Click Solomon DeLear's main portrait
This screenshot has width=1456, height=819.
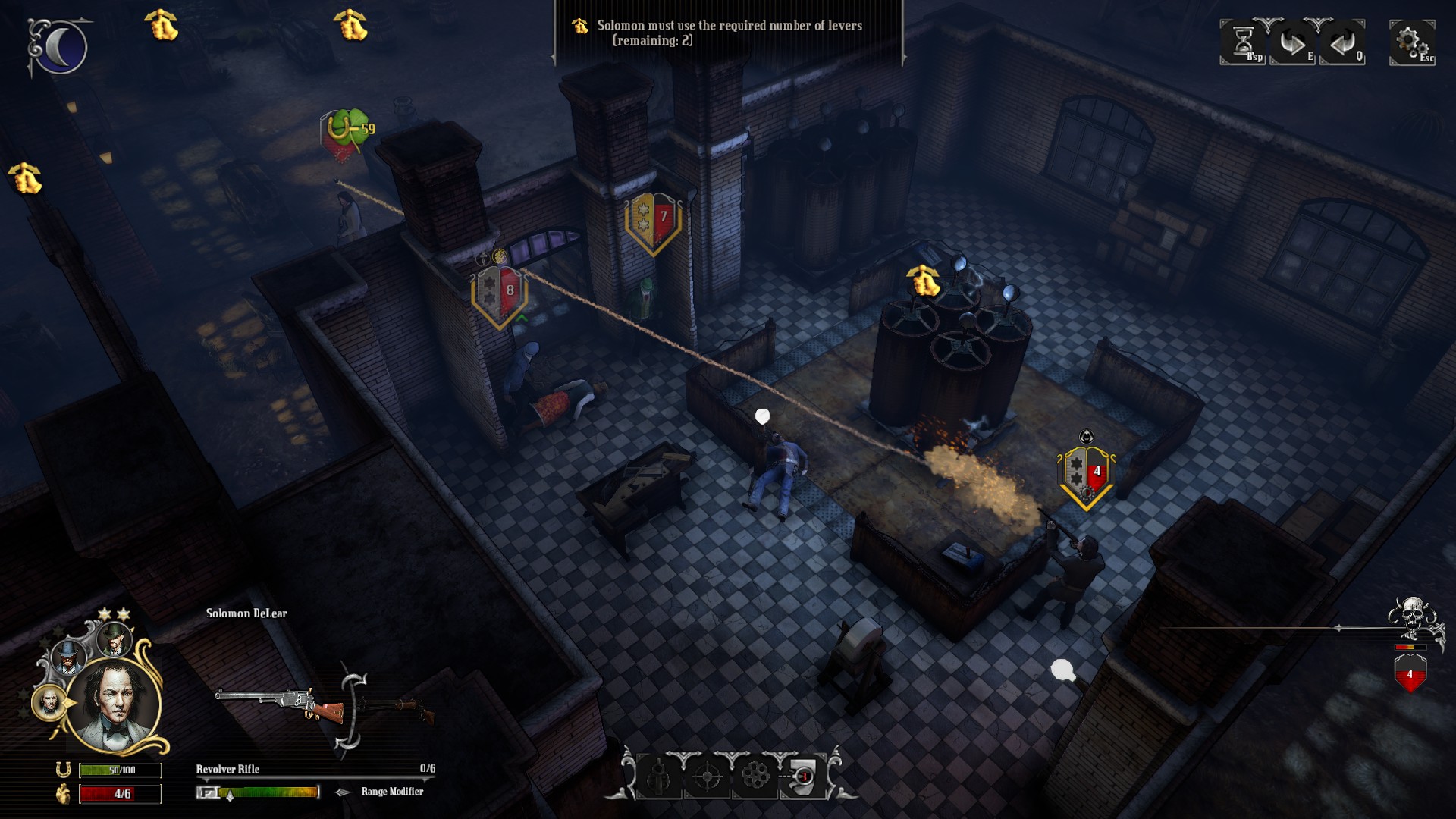115,705
